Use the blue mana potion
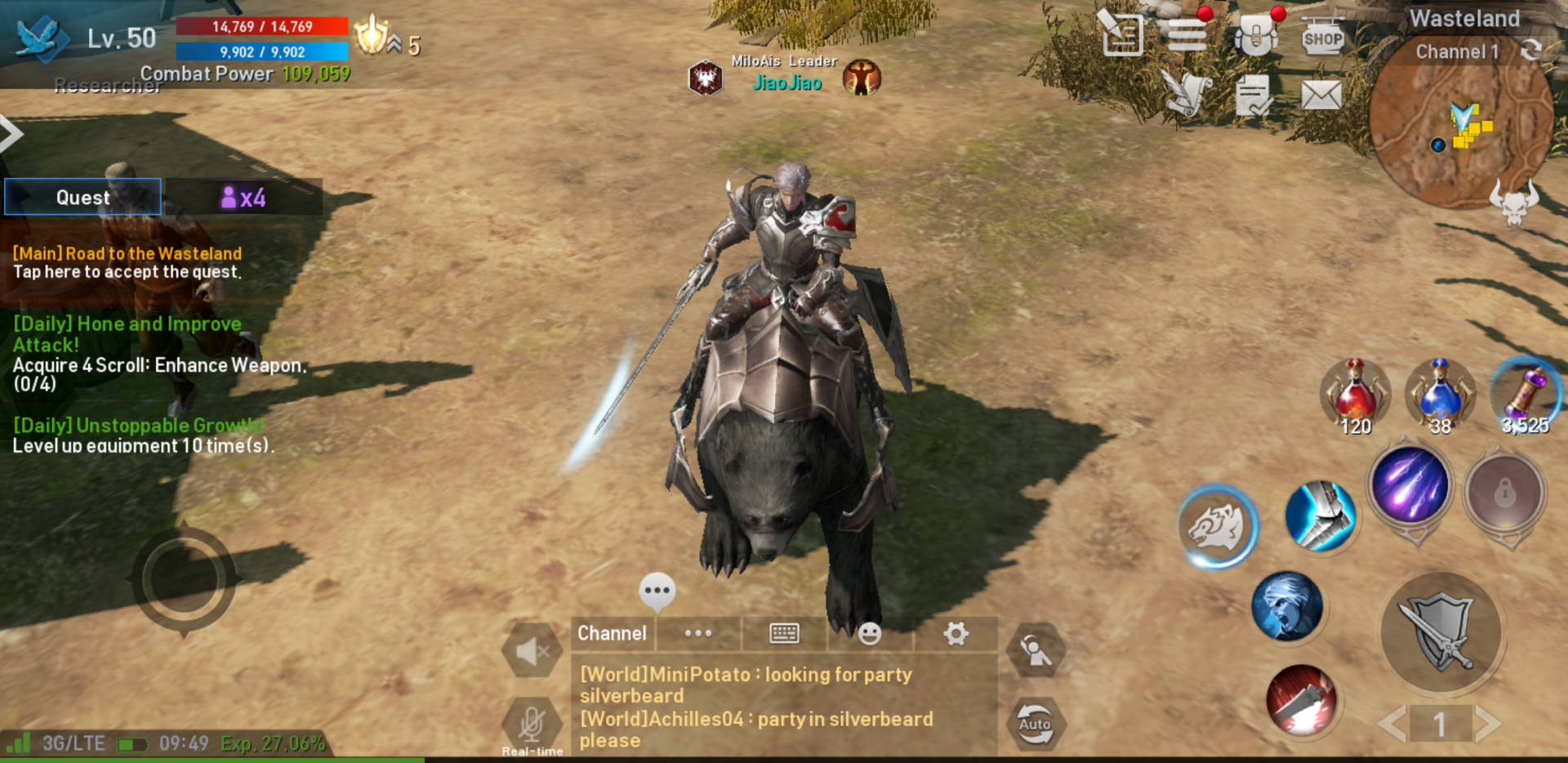The width and height of the screenshot is (1568, 763). [1440, 394]
